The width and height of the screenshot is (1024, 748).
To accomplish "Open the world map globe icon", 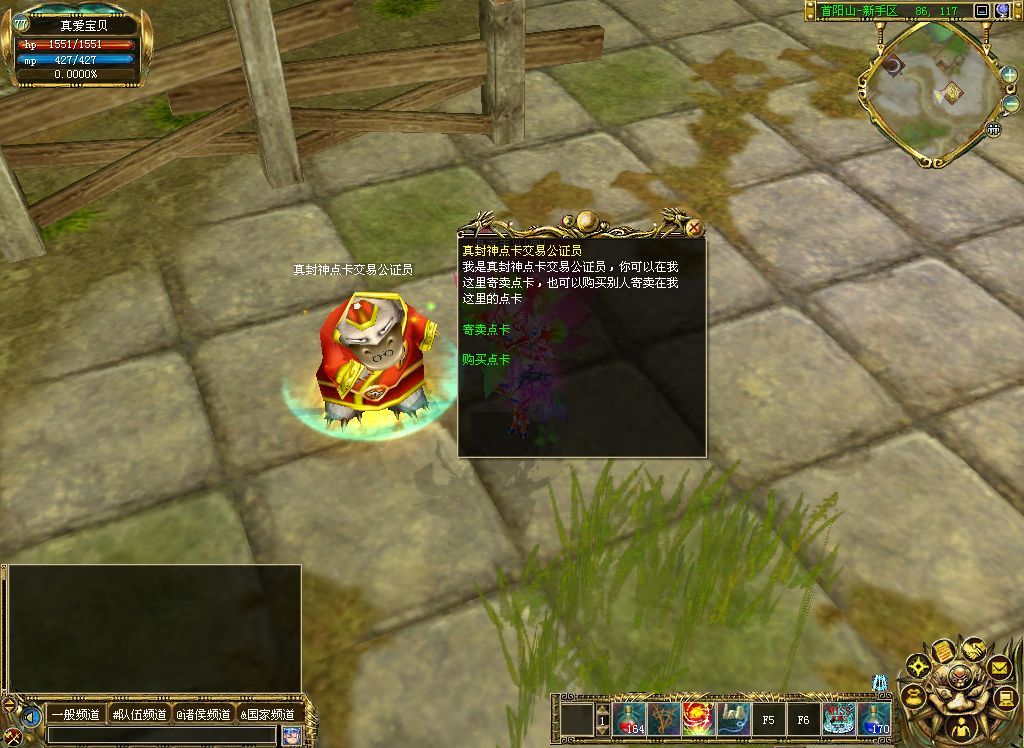I will click(x=1002, y=11).
